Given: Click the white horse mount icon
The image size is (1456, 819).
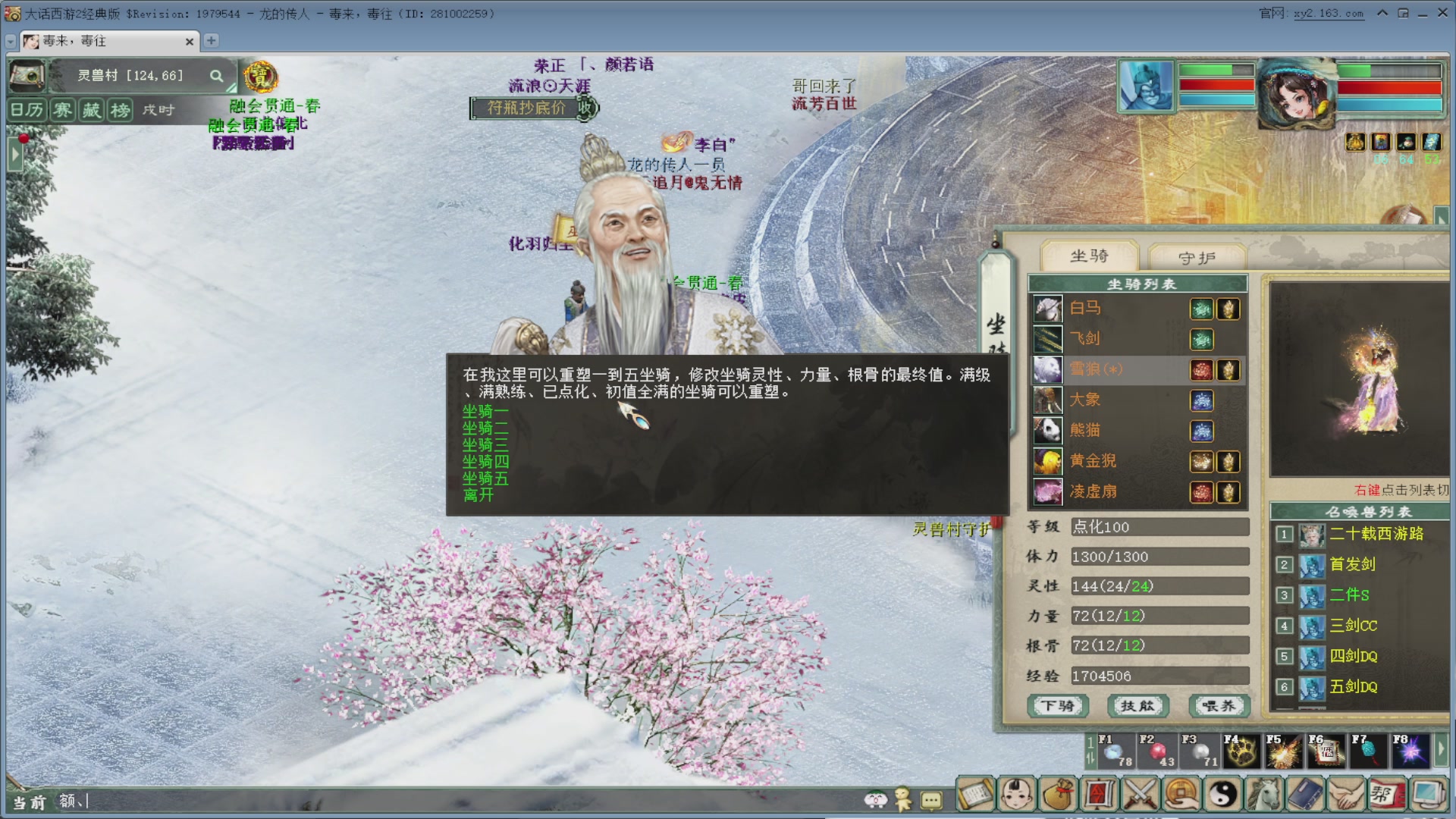Looking at the screenshot, I should point(1047,308).
